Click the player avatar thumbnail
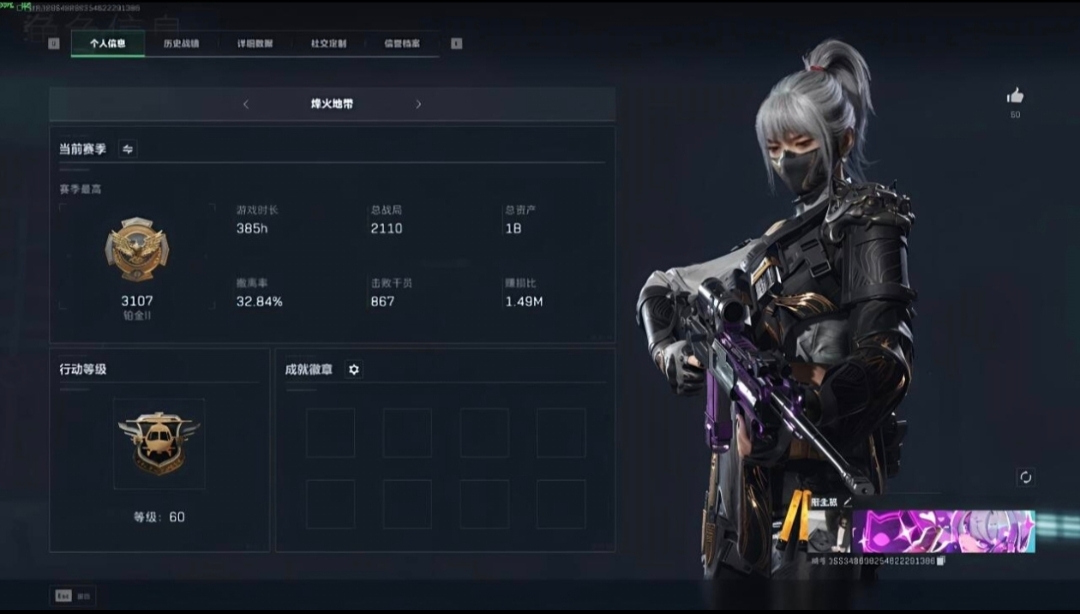1080x614 pixels. (x=828, y=532)
